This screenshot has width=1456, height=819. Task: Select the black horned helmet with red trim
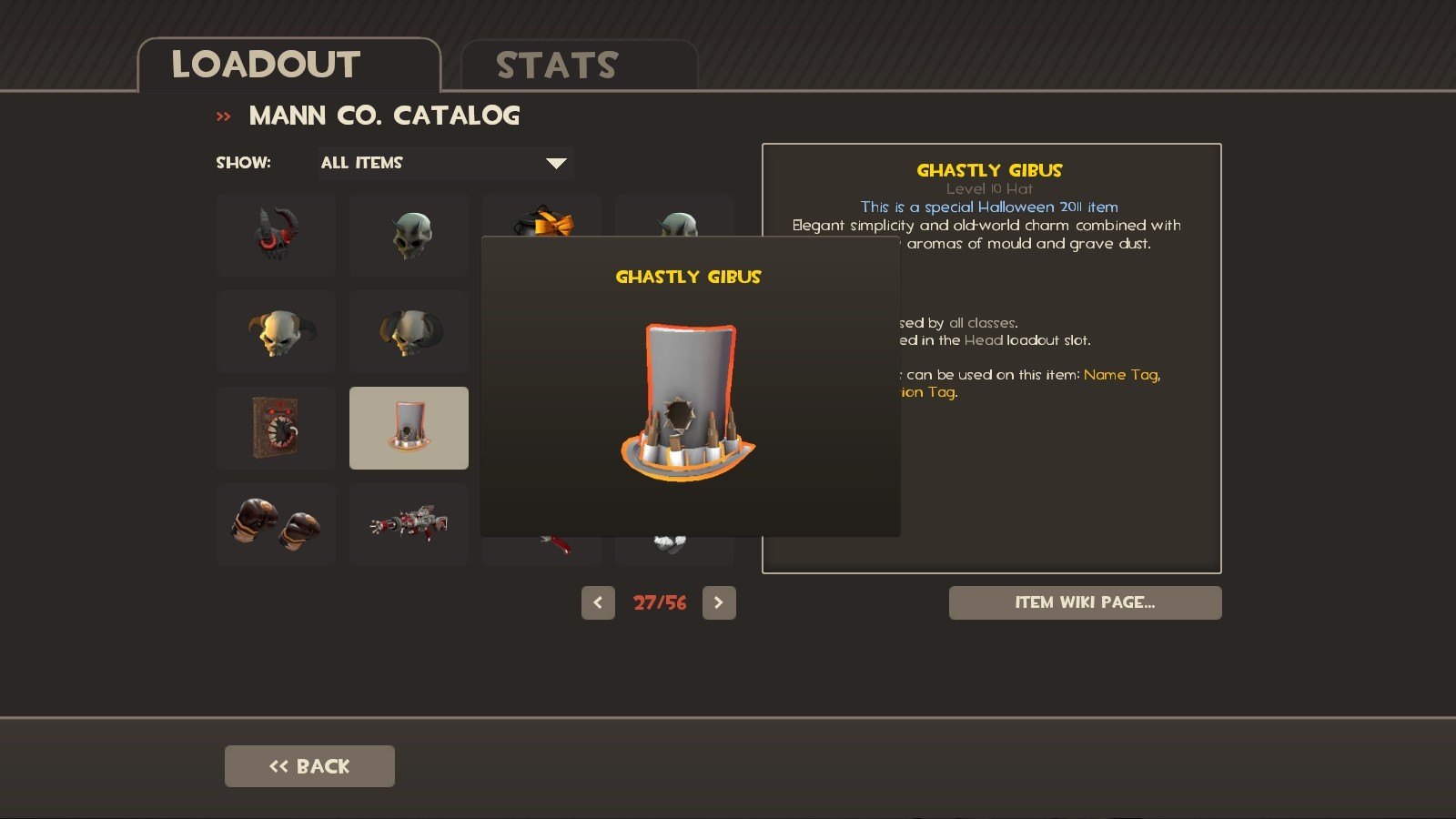[276, 234]
